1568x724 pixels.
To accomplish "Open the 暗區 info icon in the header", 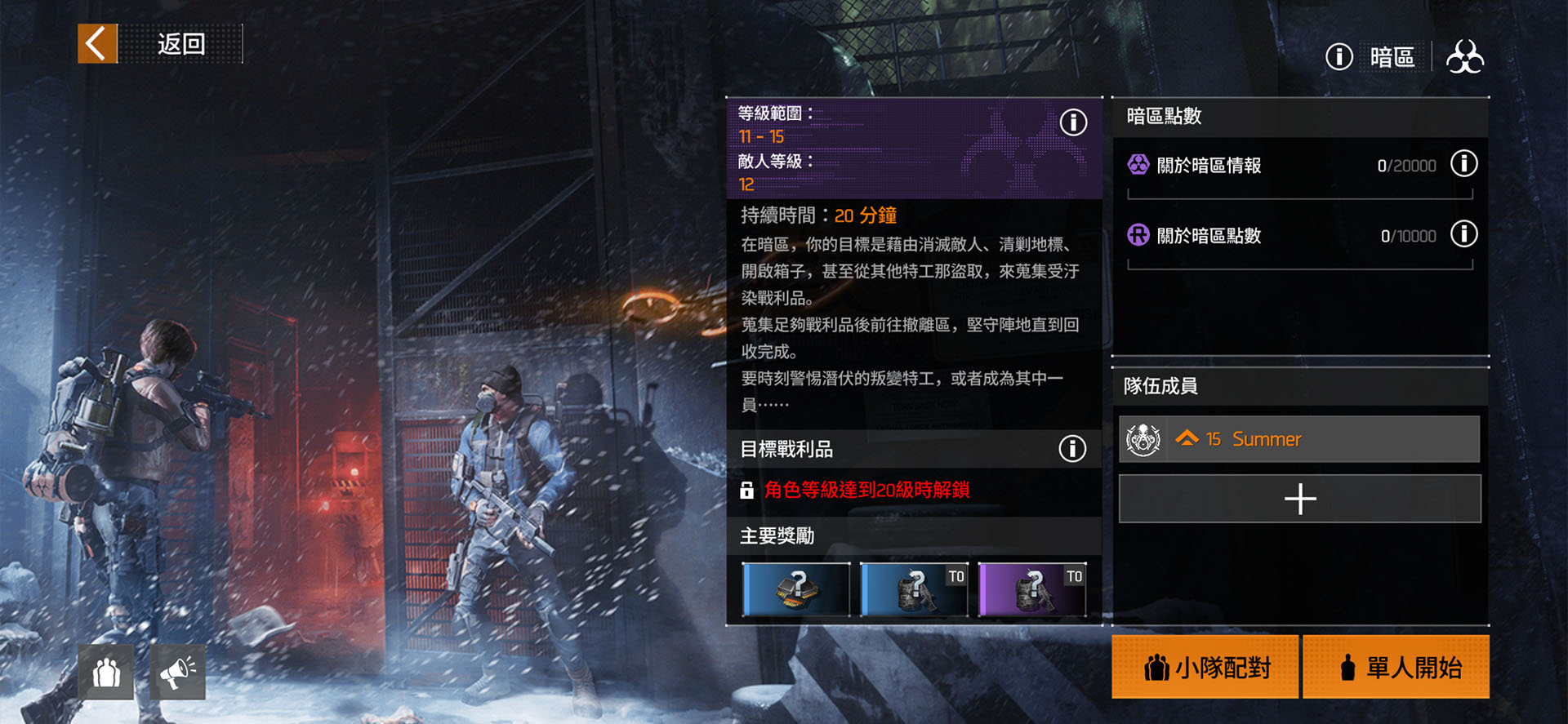I will point(1339,57).
